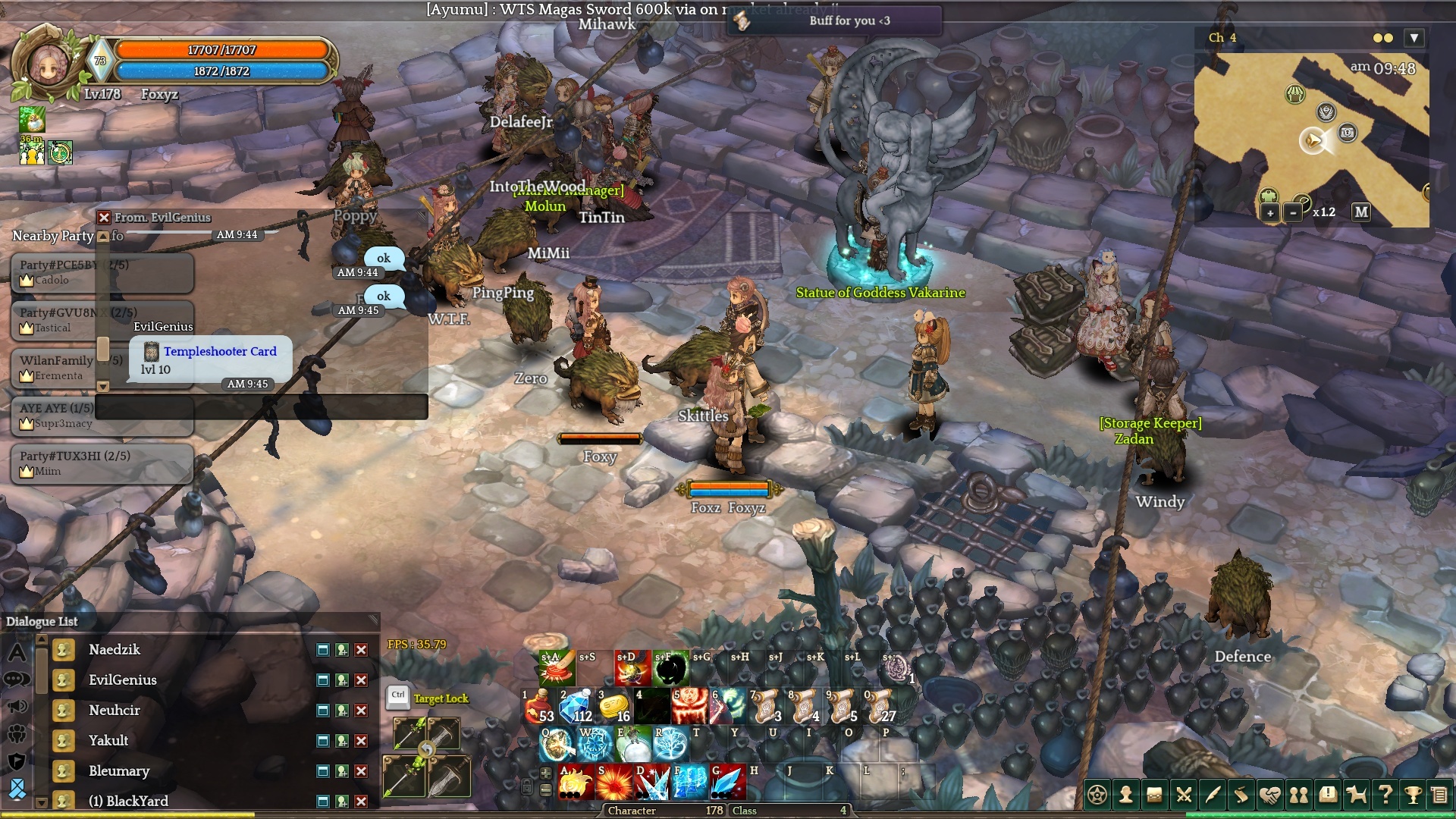
Task: Open the inventory bag menu icon
Action: pyautogui.click(x=1154, y=795)
